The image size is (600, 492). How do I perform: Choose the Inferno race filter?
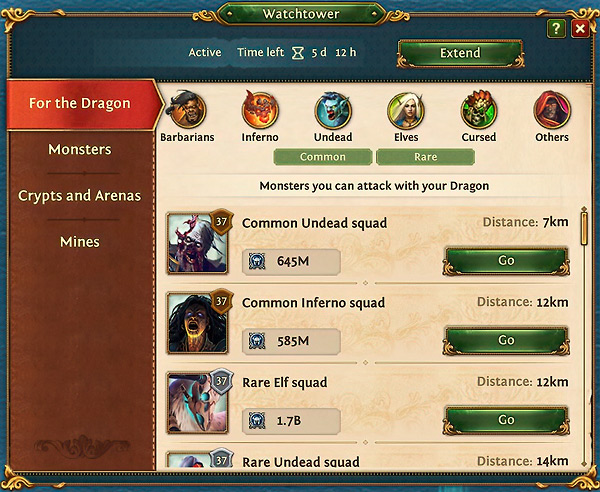coord(260,112)
